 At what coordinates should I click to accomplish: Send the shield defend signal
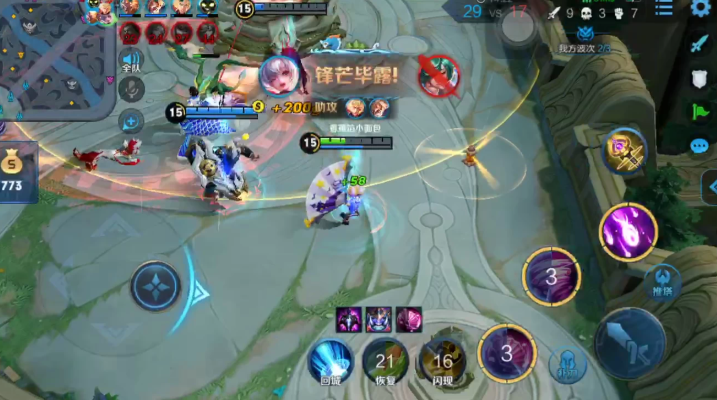click(x=700, y=78)
